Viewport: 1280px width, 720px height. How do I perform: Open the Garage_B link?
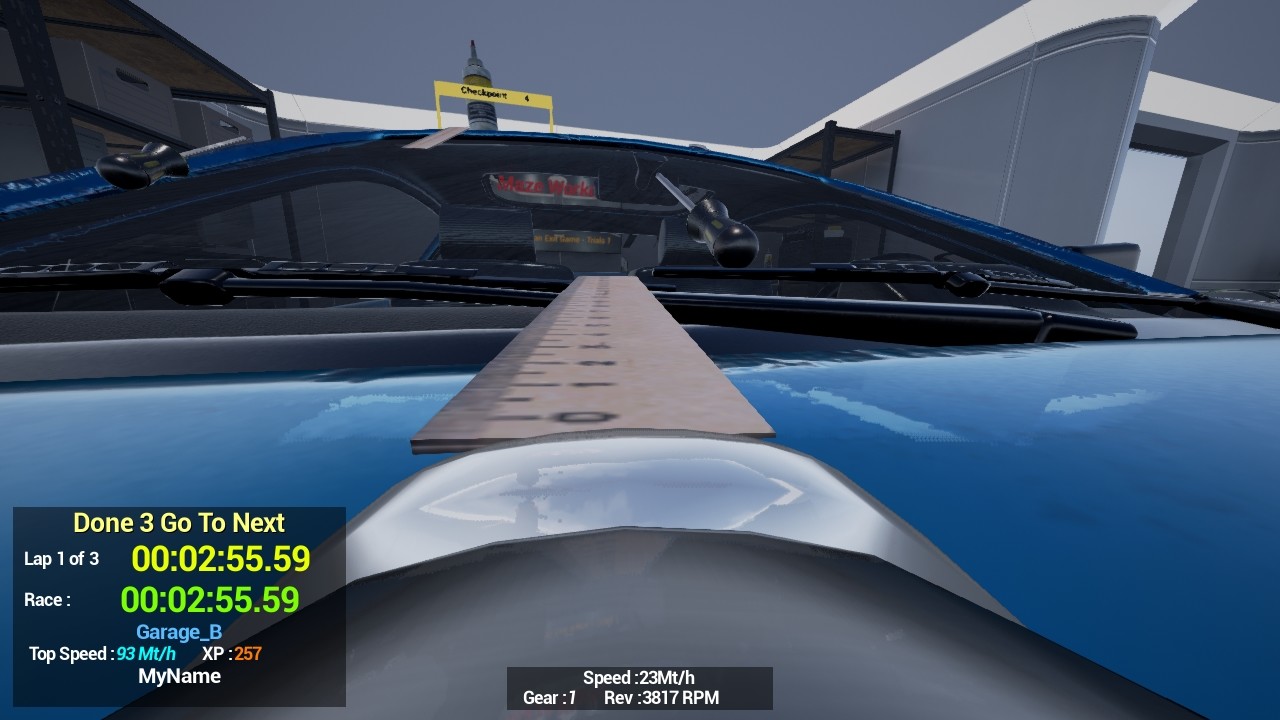178,632
